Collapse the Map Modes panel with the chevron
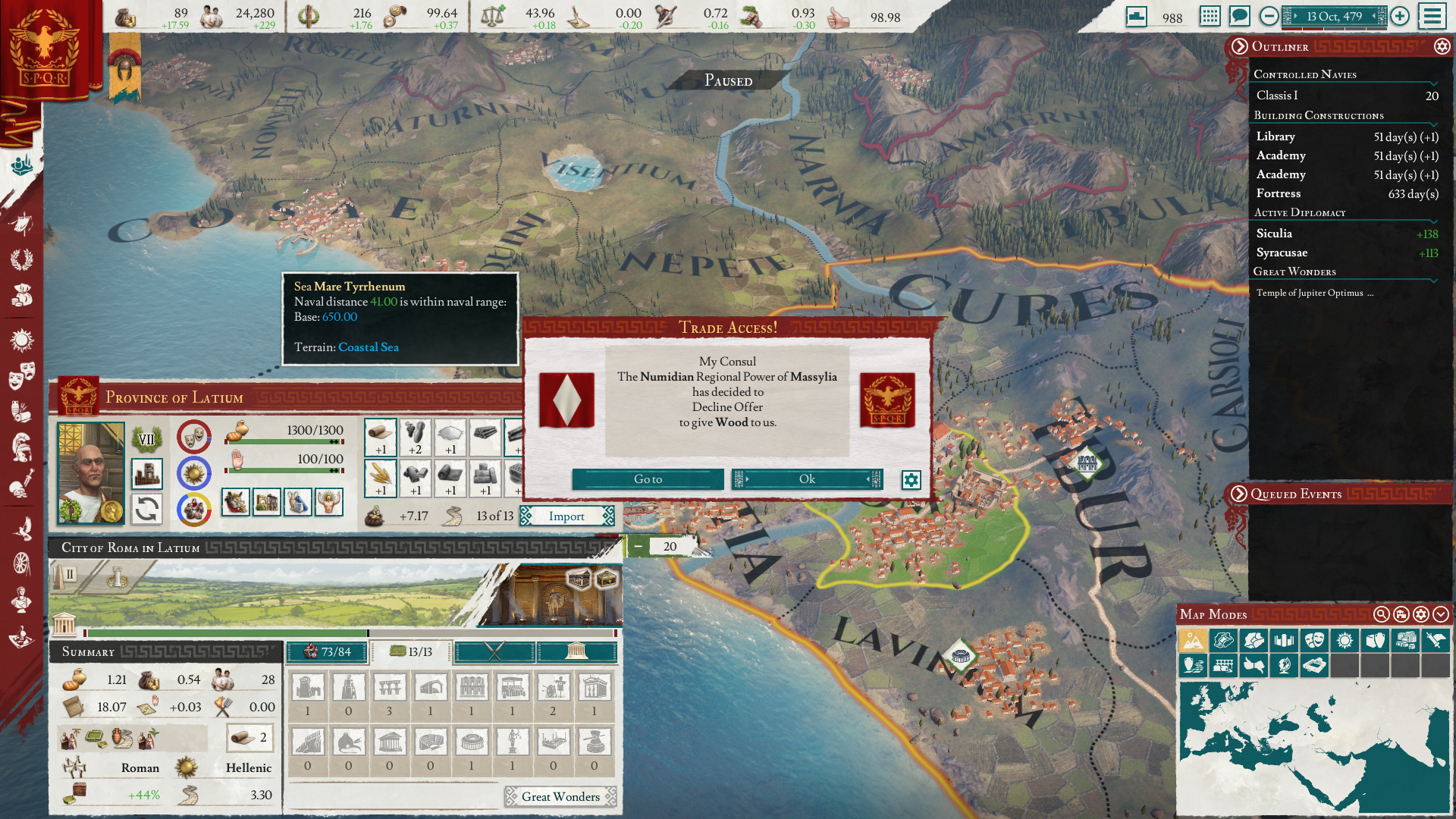The width and height of the screenshot is (1456, 819). [1440, 615]
